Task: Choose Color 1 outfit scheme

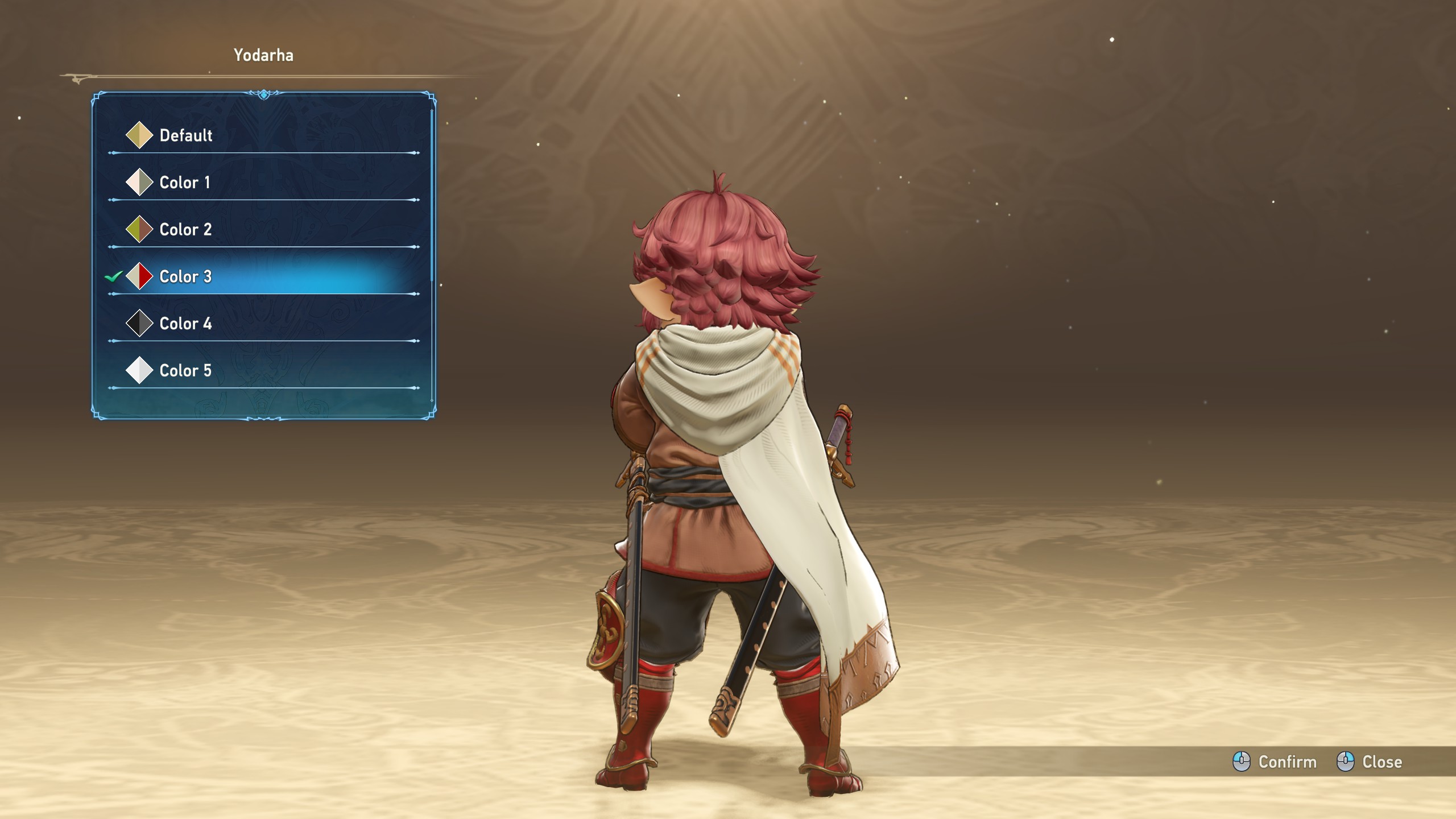Action: click(x=184, y=183)
